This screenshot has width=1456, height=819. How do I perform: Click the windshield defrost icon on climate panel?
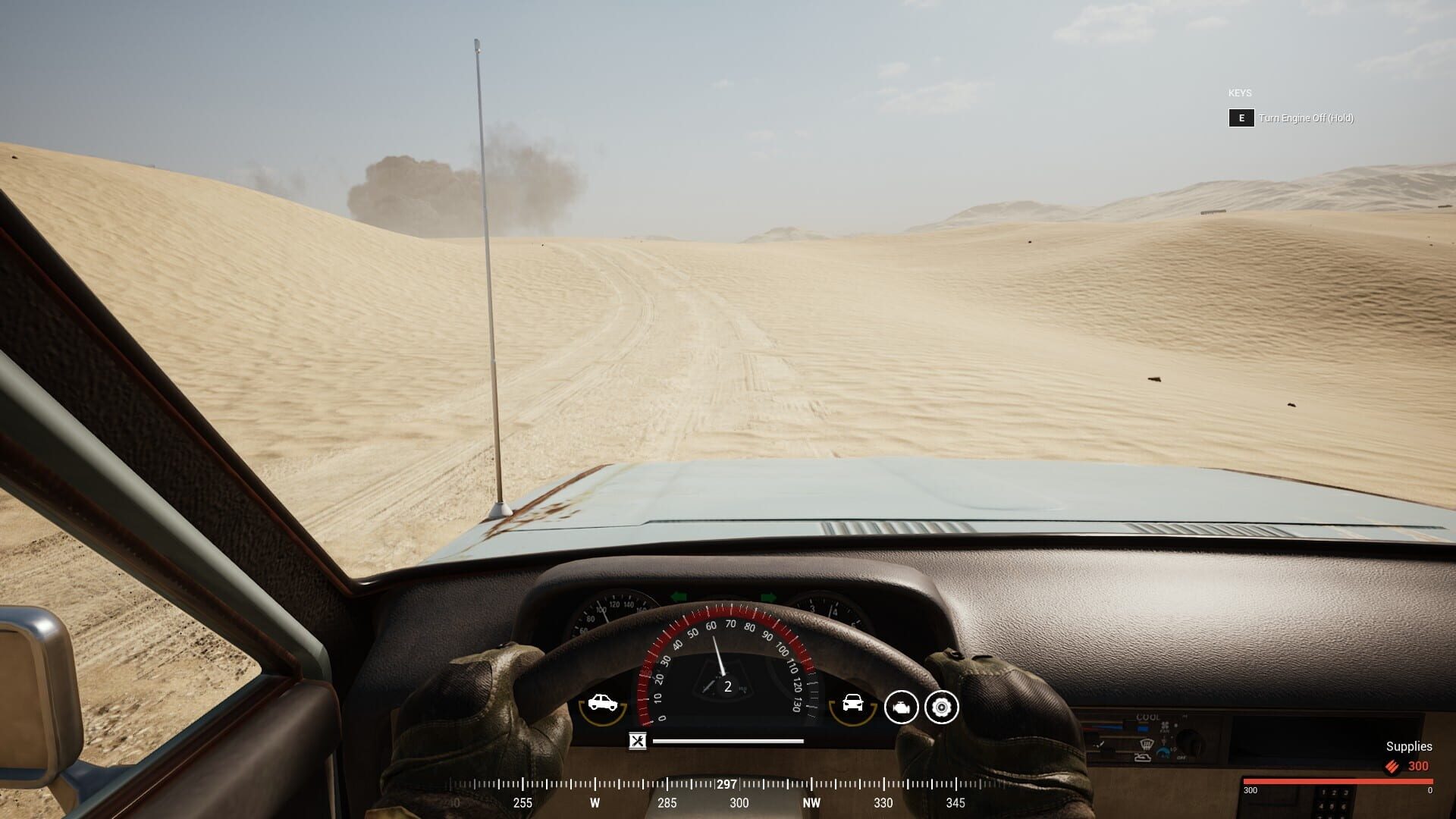coord(1147,744)
